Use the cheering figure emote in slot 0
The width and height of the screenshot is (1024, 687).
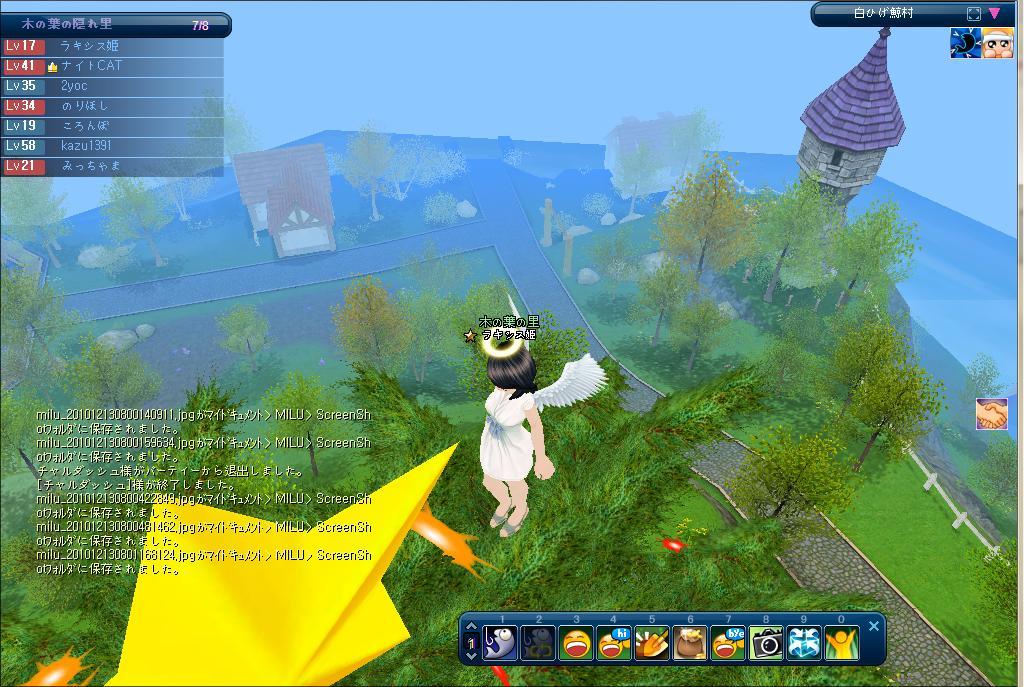click(x=842, y=642)
